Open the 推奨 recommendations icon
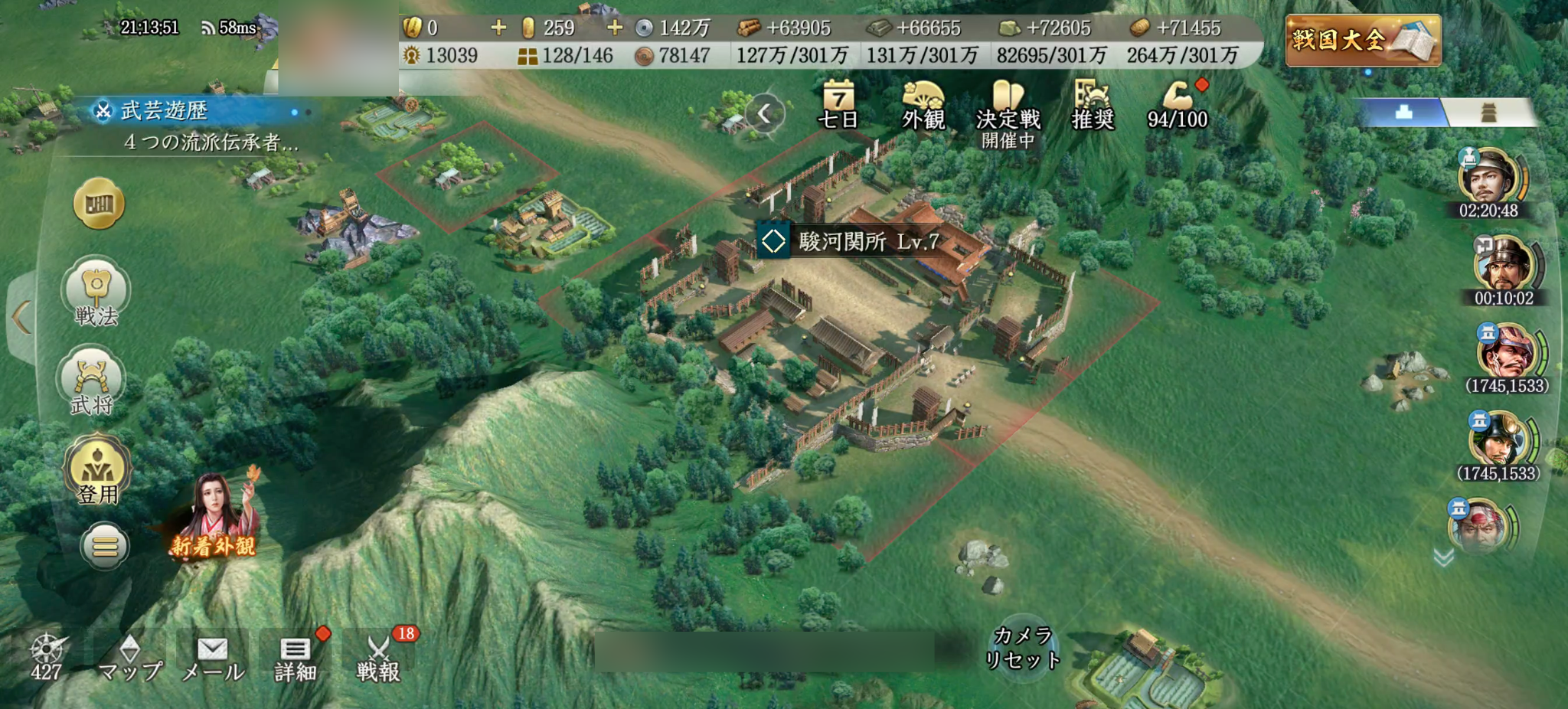1568x709 pixels. pyautogui.click(x=1093, y=105)
